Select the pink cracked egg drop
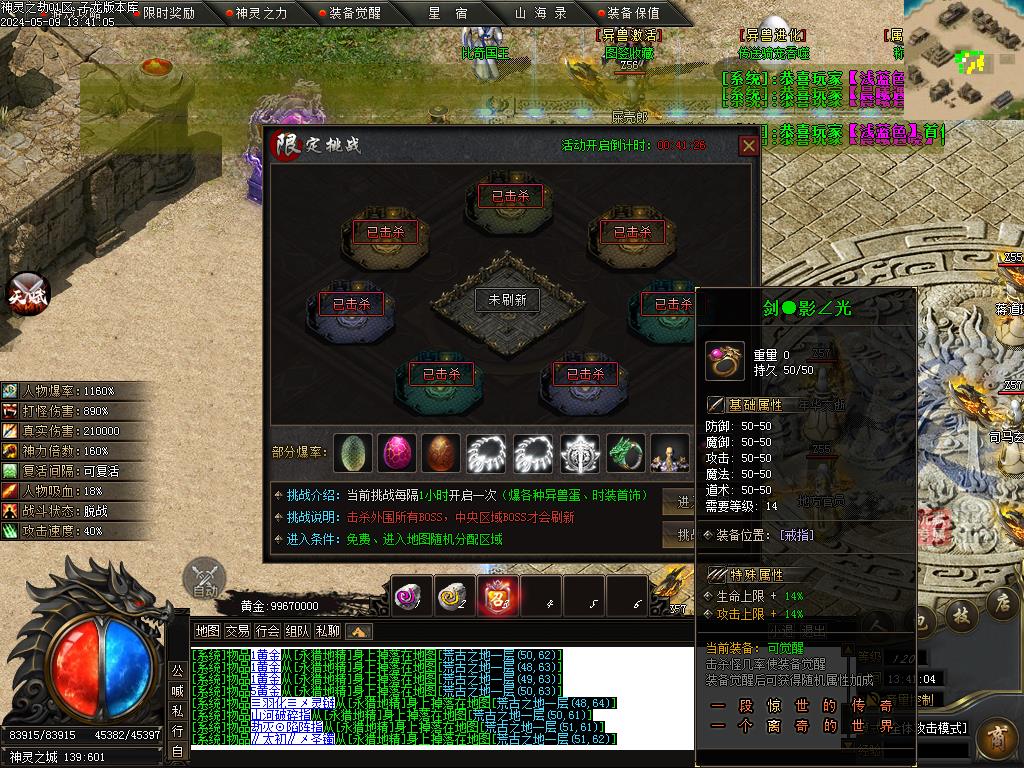Viewport: 1024px width, 768px height. coord(397,452)
